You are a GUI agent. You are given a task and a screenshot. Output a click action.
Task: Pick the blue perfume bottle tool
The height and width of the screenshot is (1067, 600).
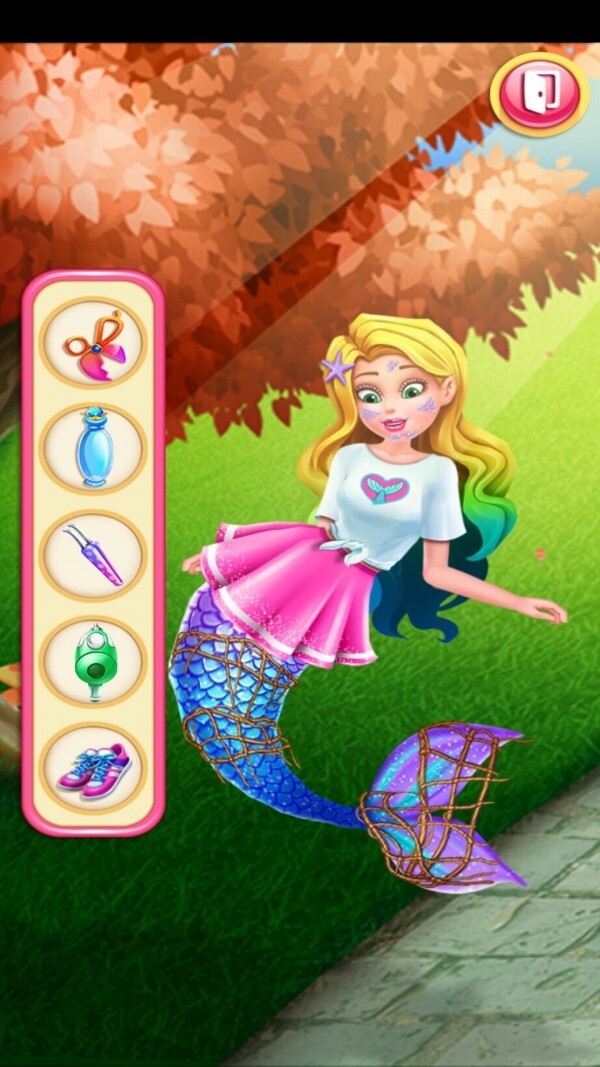pyautogui.click(x=93, y=448)
